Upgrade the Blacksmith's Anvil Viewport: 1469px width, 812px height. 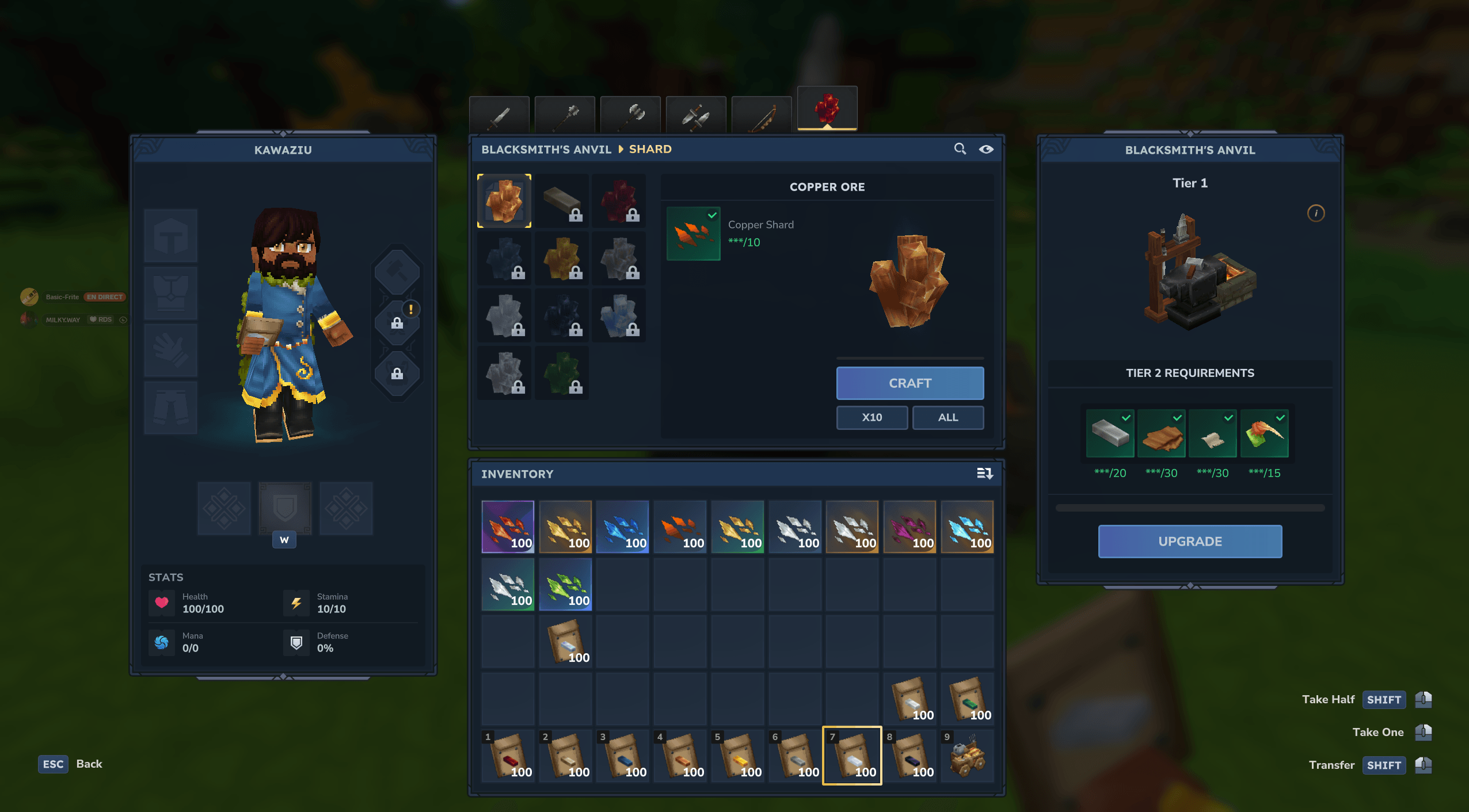click(x=1189, y=542)
